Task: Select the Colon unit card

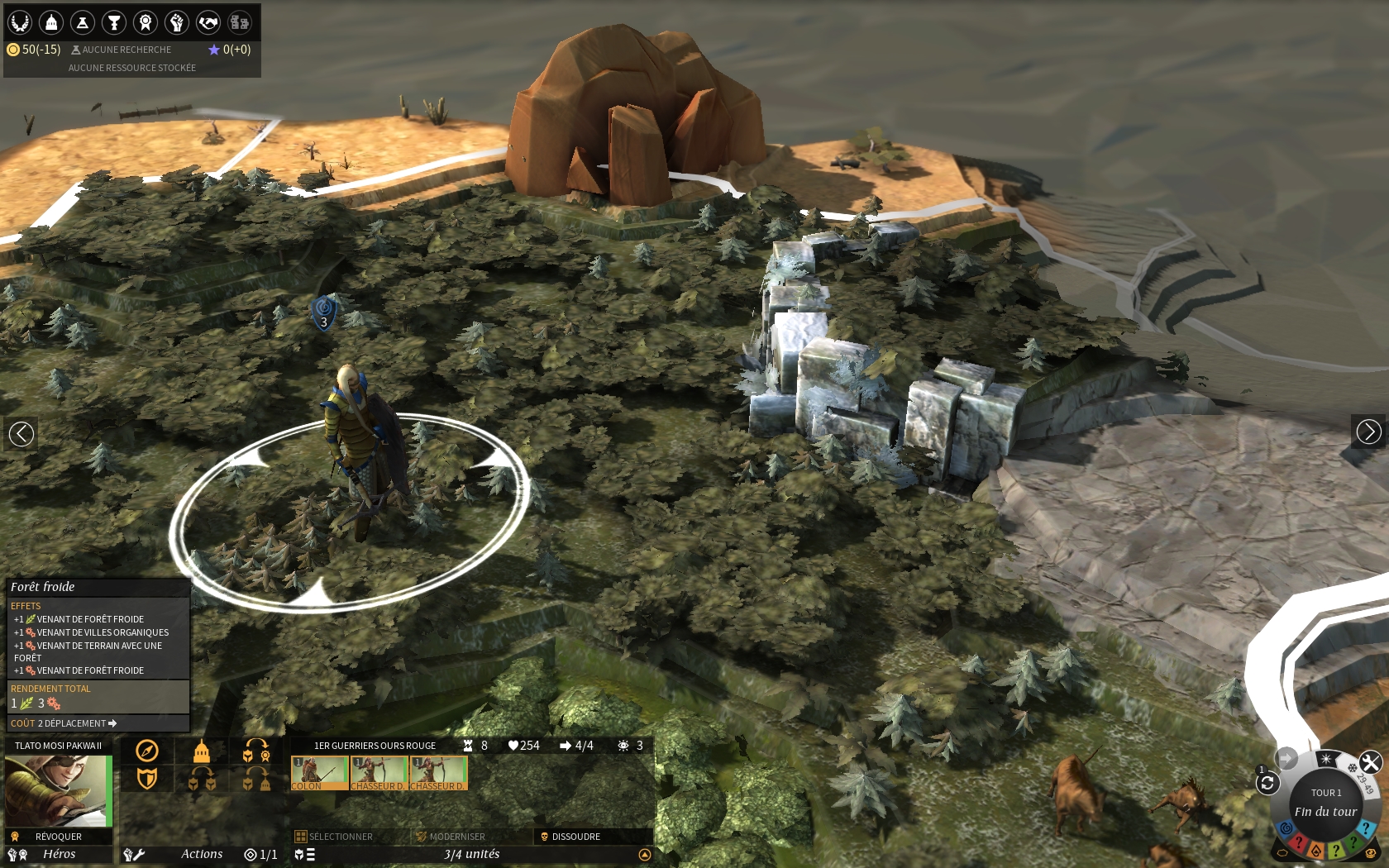Action: point(319,773)
